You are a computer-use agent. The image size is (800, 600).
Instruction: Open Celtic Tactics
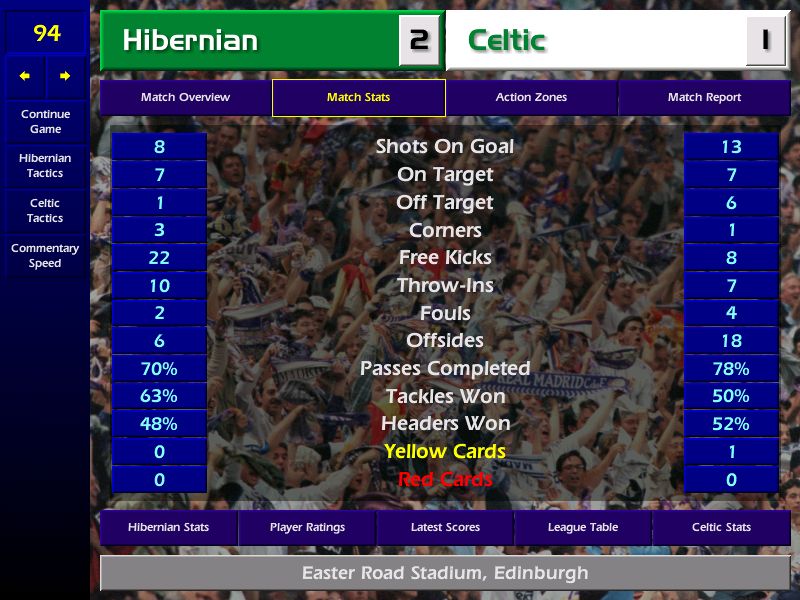45,210
